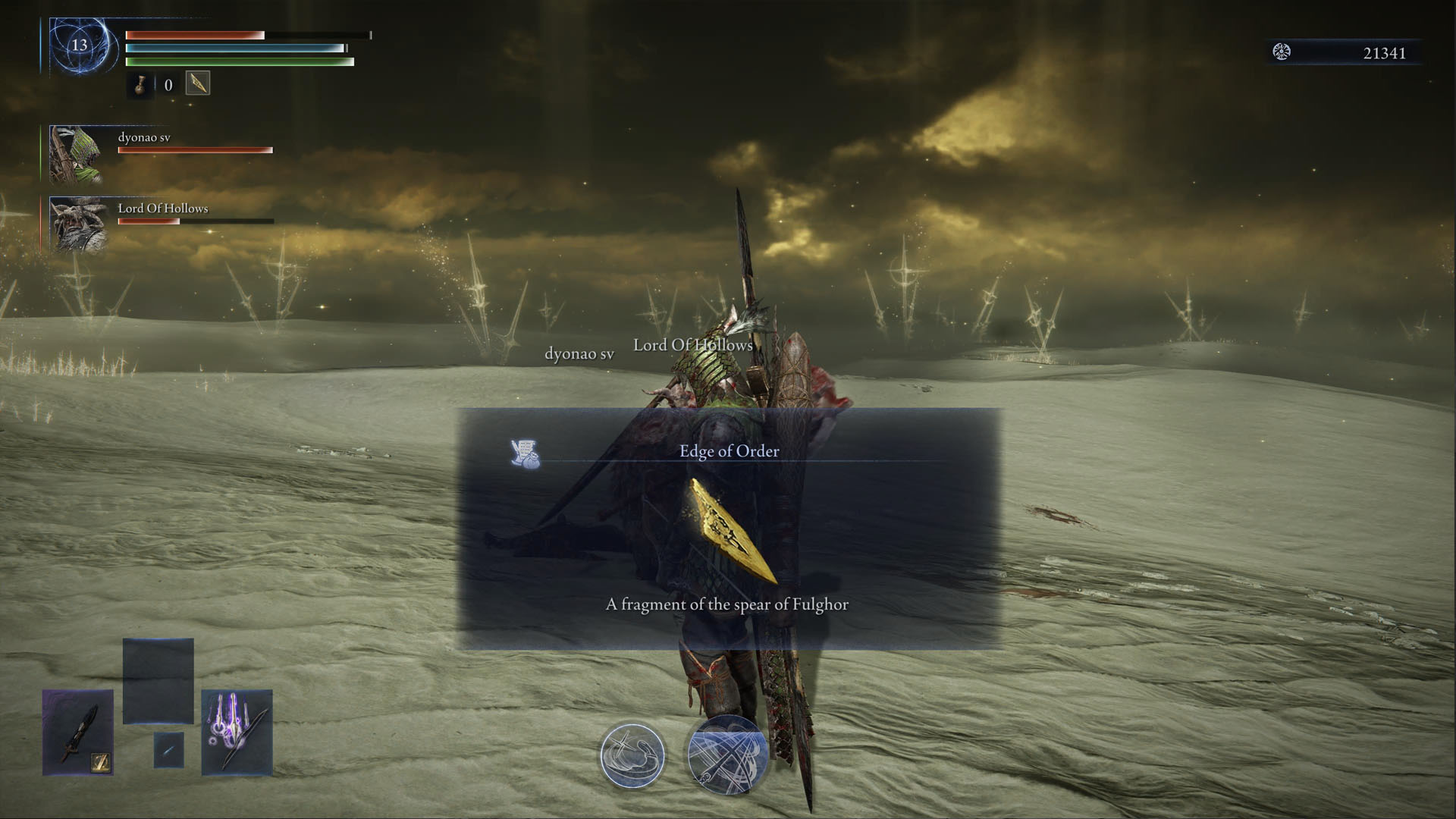Screen dimensions: 1456x819
Task: Click the Lord Of Hollows name label
Action: 162,208
